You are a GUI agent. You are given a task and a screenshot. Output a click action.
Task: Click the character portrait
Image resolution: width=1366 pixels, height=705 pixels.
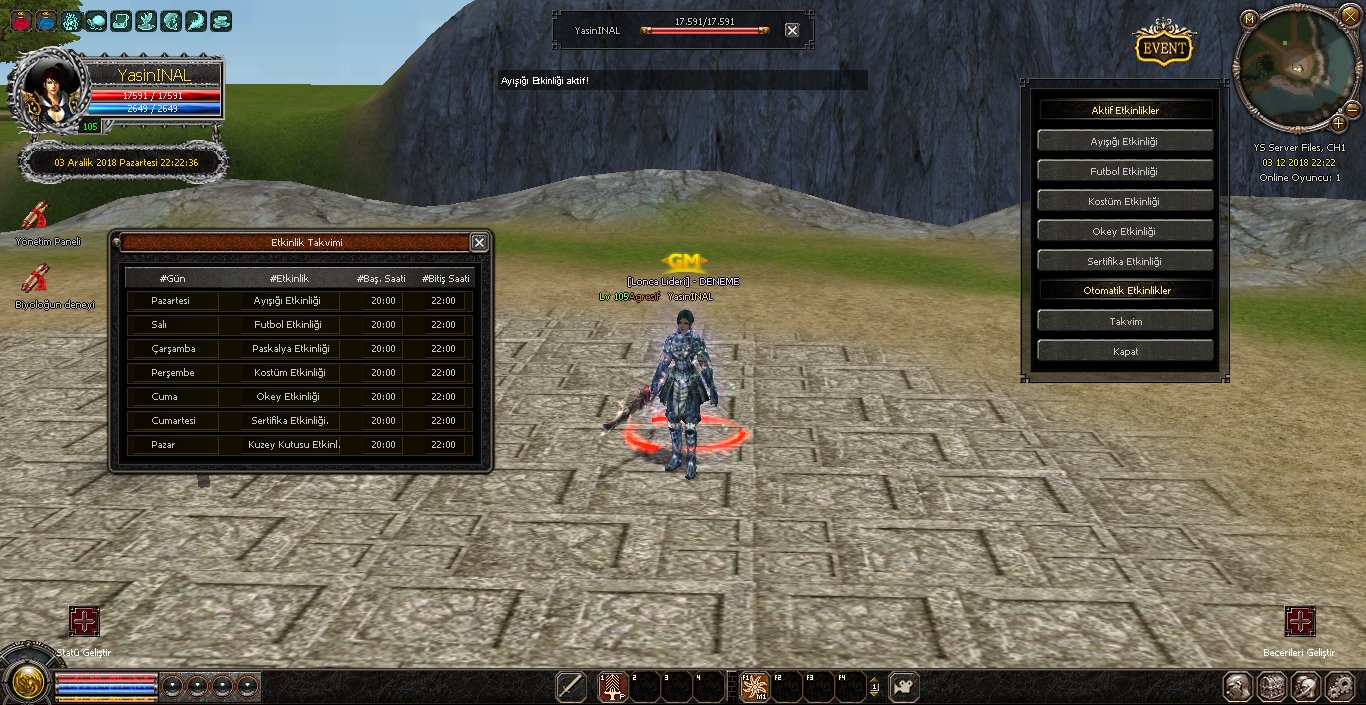(49, 93)
